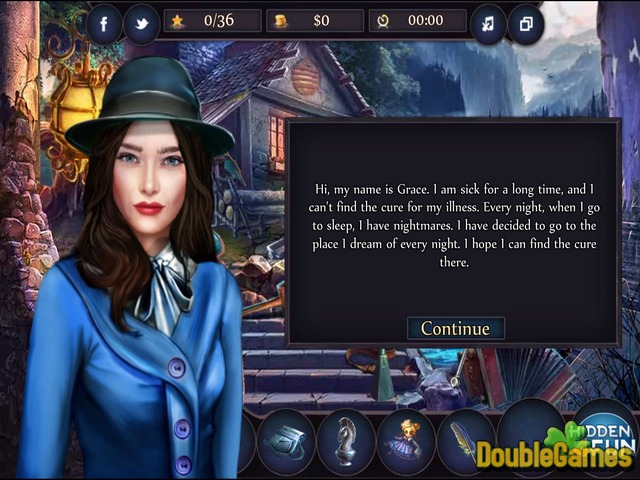The image size is (640, 480).
Task: Toggle fullscreen with the overlapping squares icon
Action: [525, 23]
